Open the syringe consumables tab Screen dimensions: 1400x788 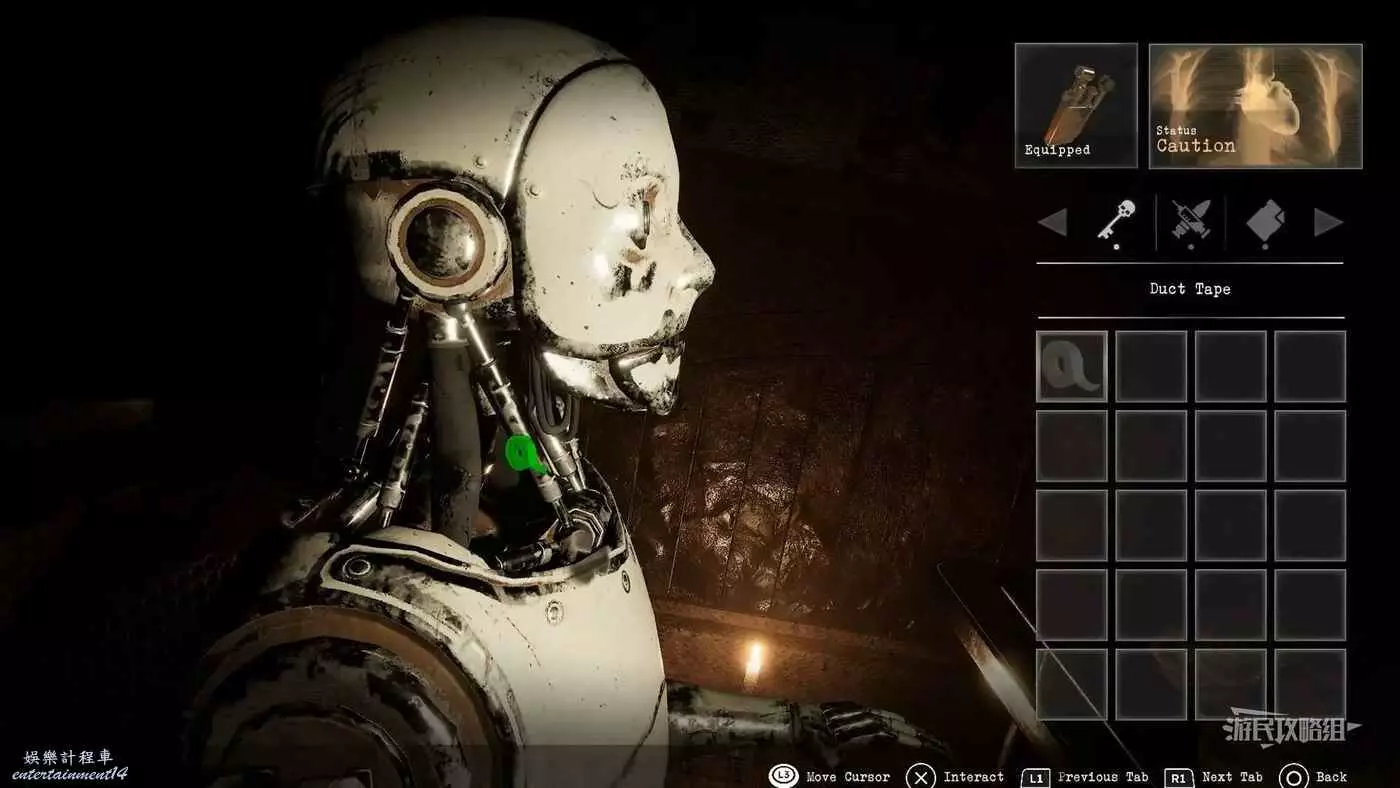tap(1190, 221)
